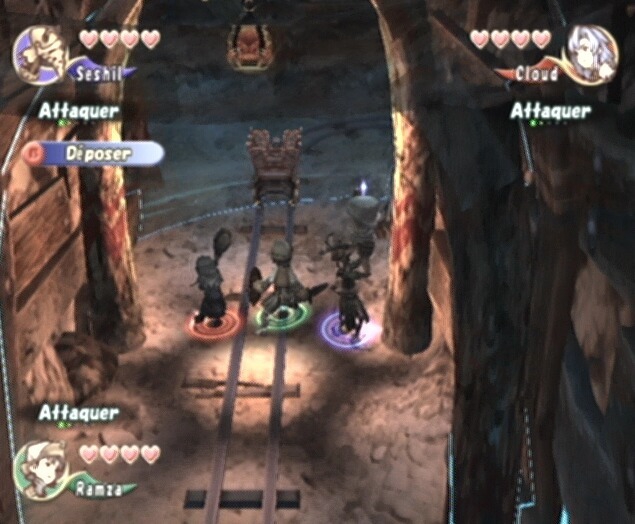635x524 pixels.
Task: Select Seshil's character portrait
Action: point(40,53)
